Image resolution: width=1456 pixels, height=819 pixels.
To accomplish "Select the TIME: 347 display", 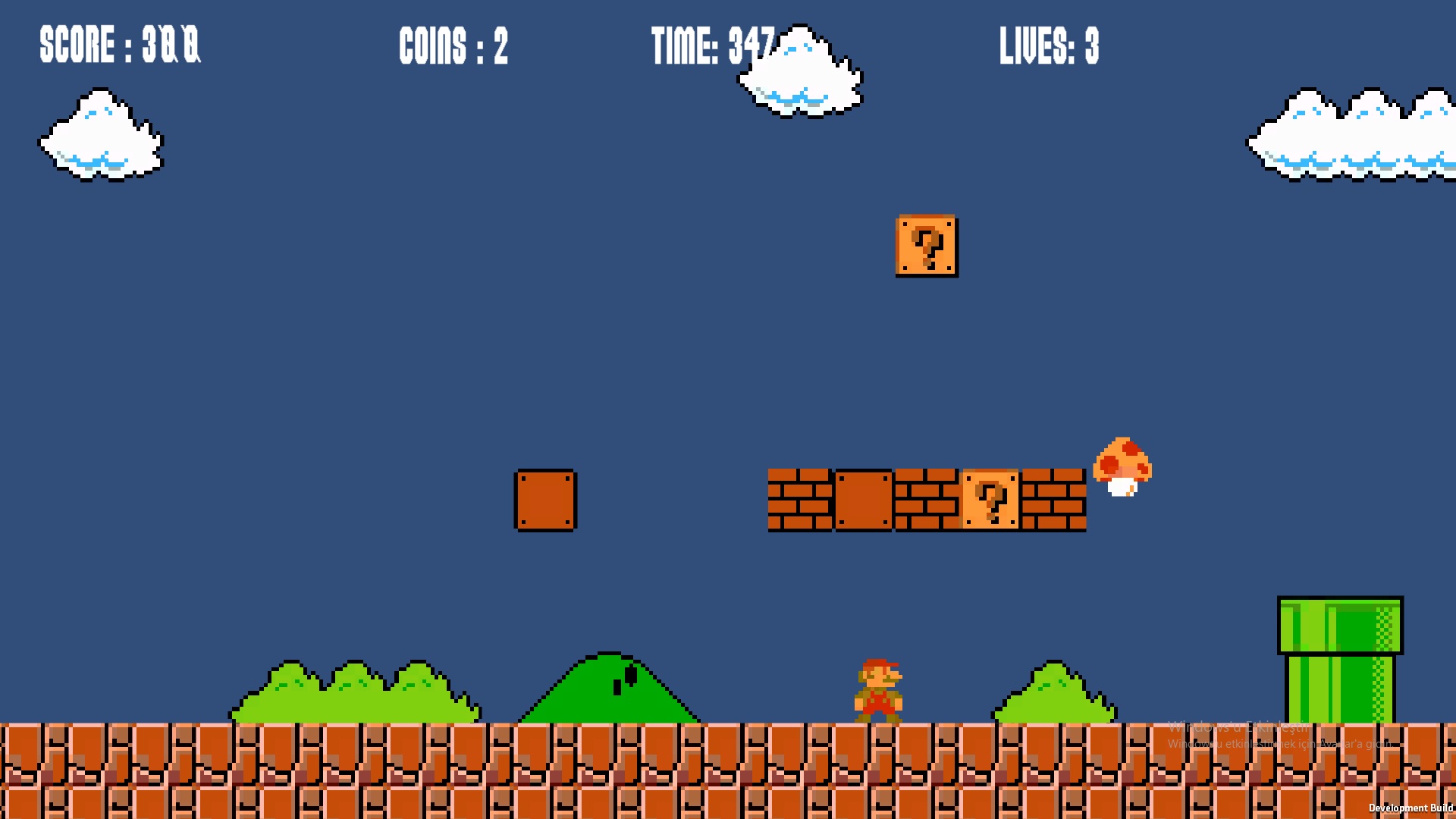I will 713,45.
